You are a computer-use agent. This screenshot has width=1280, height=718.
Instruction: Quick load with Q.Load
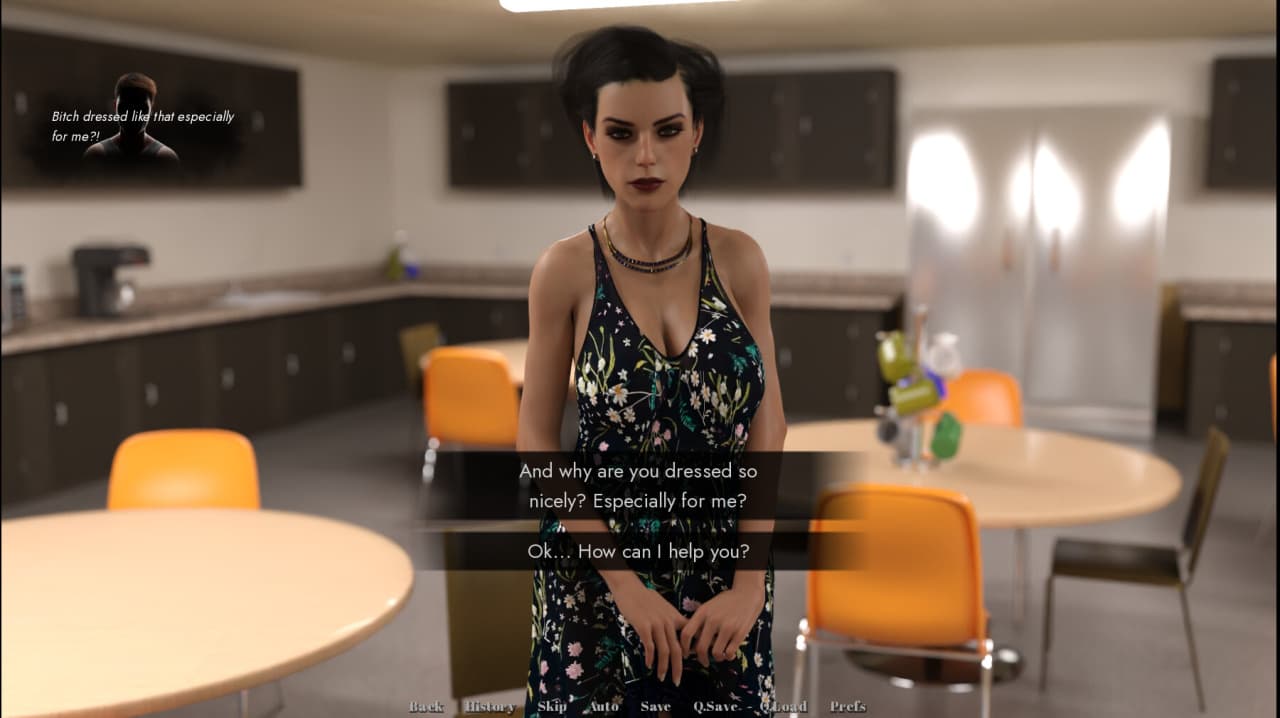coord(783,707)
